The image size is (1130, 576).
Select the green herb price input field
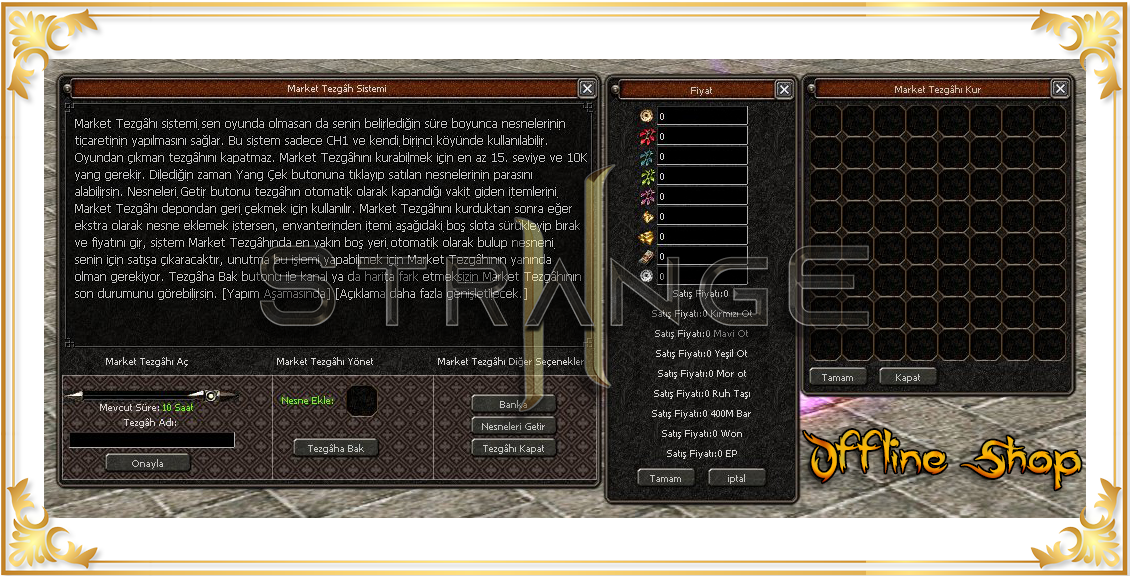pos(701,176)
